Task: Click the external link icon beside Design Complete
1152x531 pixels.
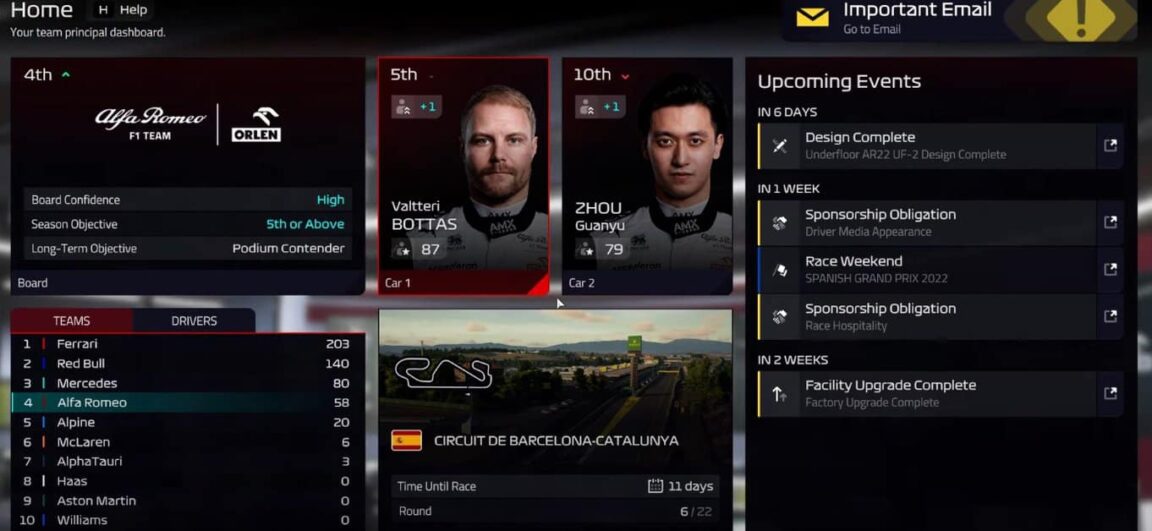Action: coord(1110,146)
